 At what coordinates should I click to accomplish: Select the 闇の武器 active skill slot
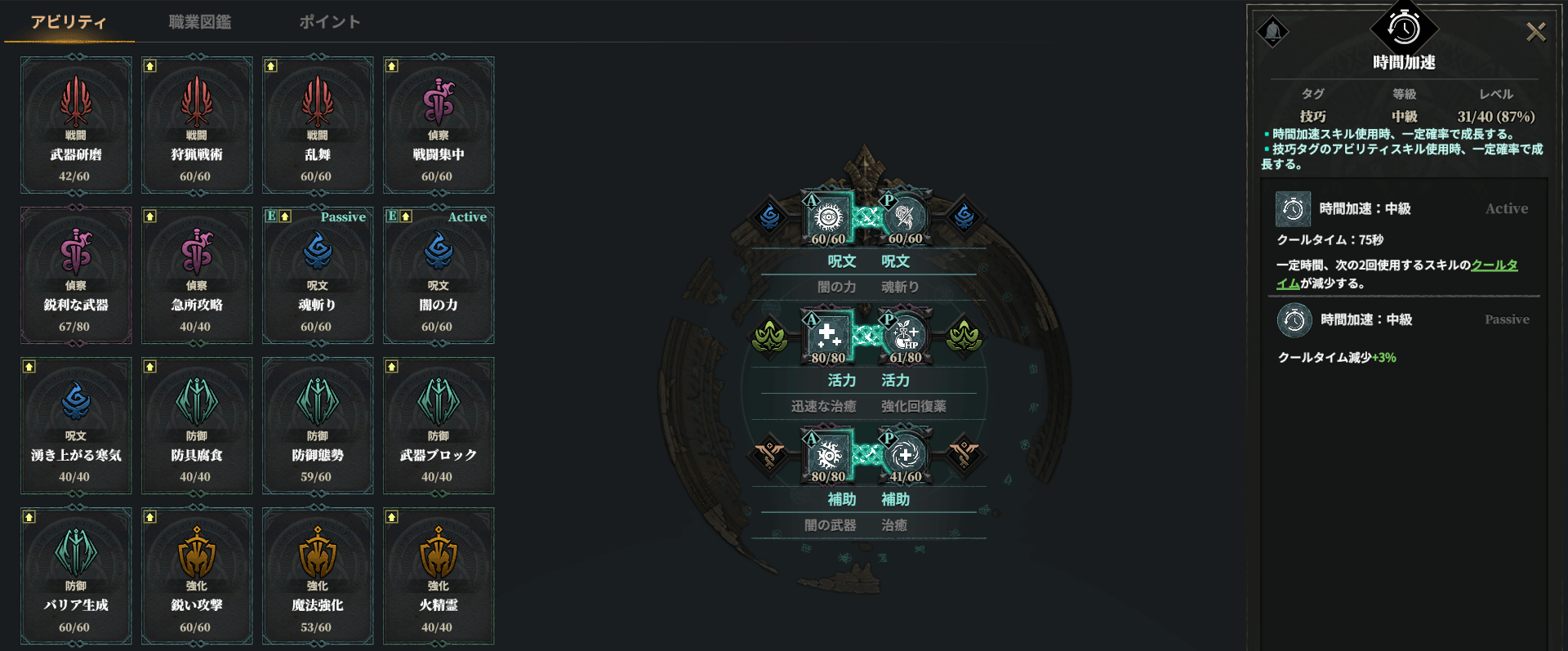829,455
